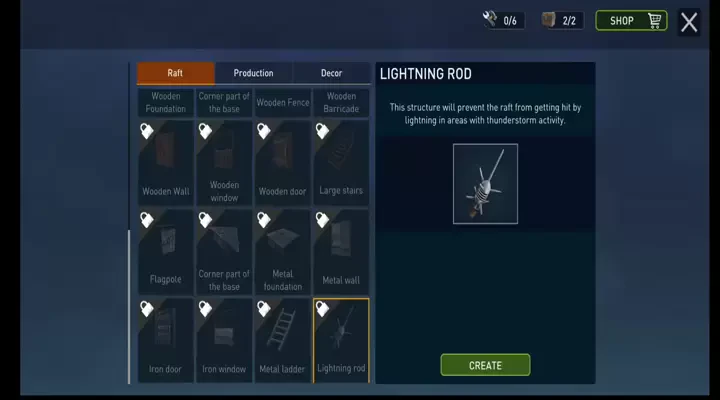The height and width of the screenshot is (400, 720).
Task: Select the Wooden Wall item
Action: (166, 162)
